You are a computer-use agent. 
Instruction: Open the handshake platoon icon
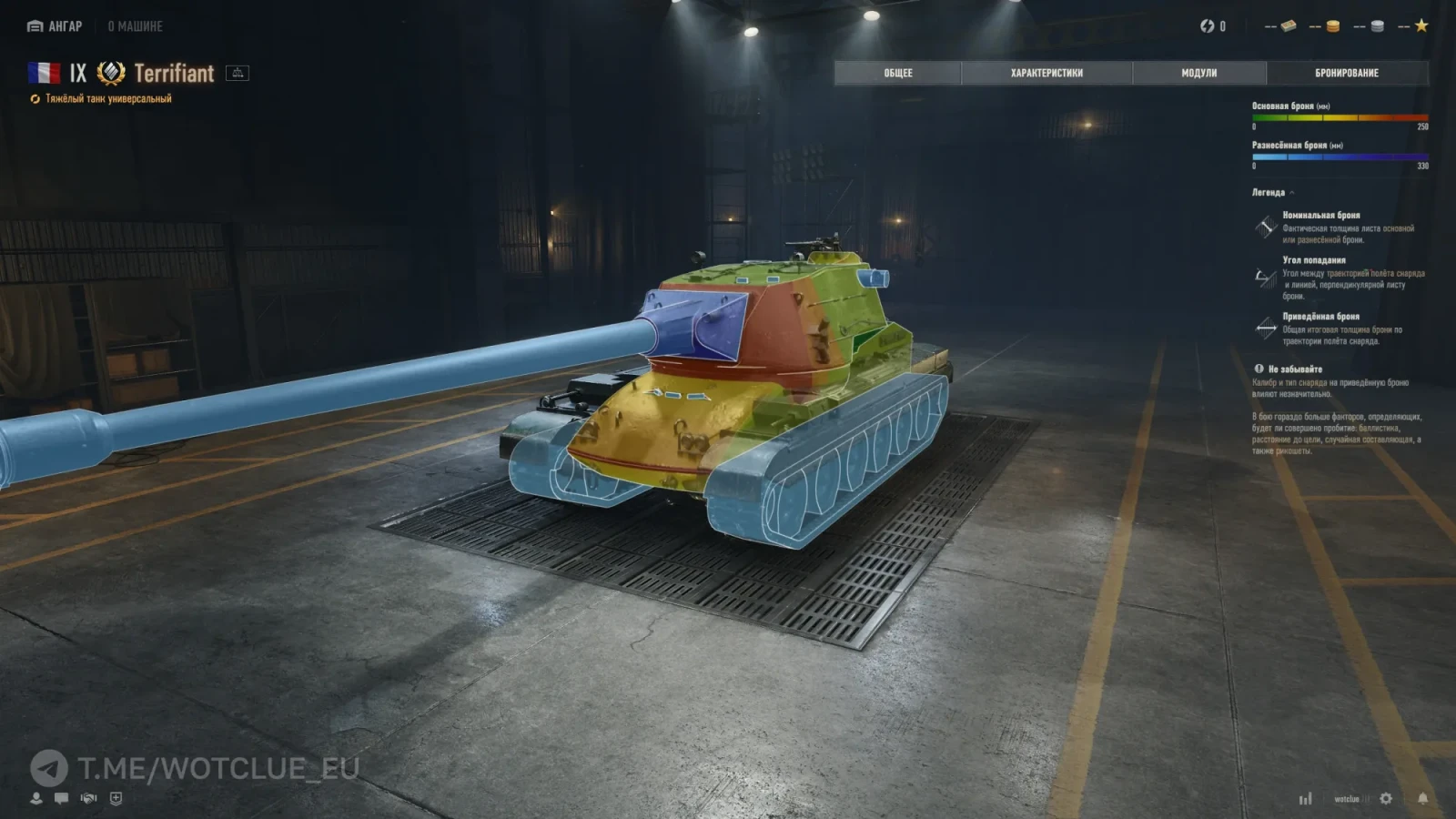[x=88, y=798]
